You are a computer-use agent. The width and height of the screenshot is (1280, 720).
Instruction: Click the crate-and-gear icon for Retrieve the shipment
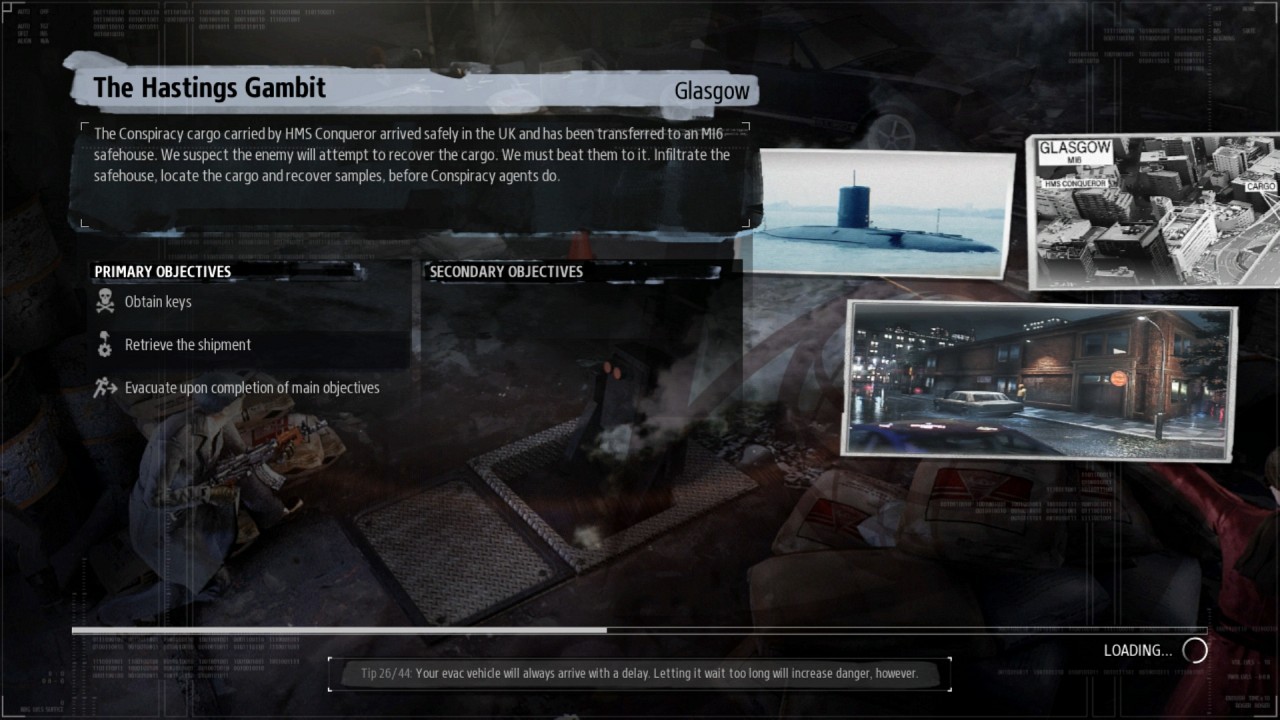[x=104, y=344]
